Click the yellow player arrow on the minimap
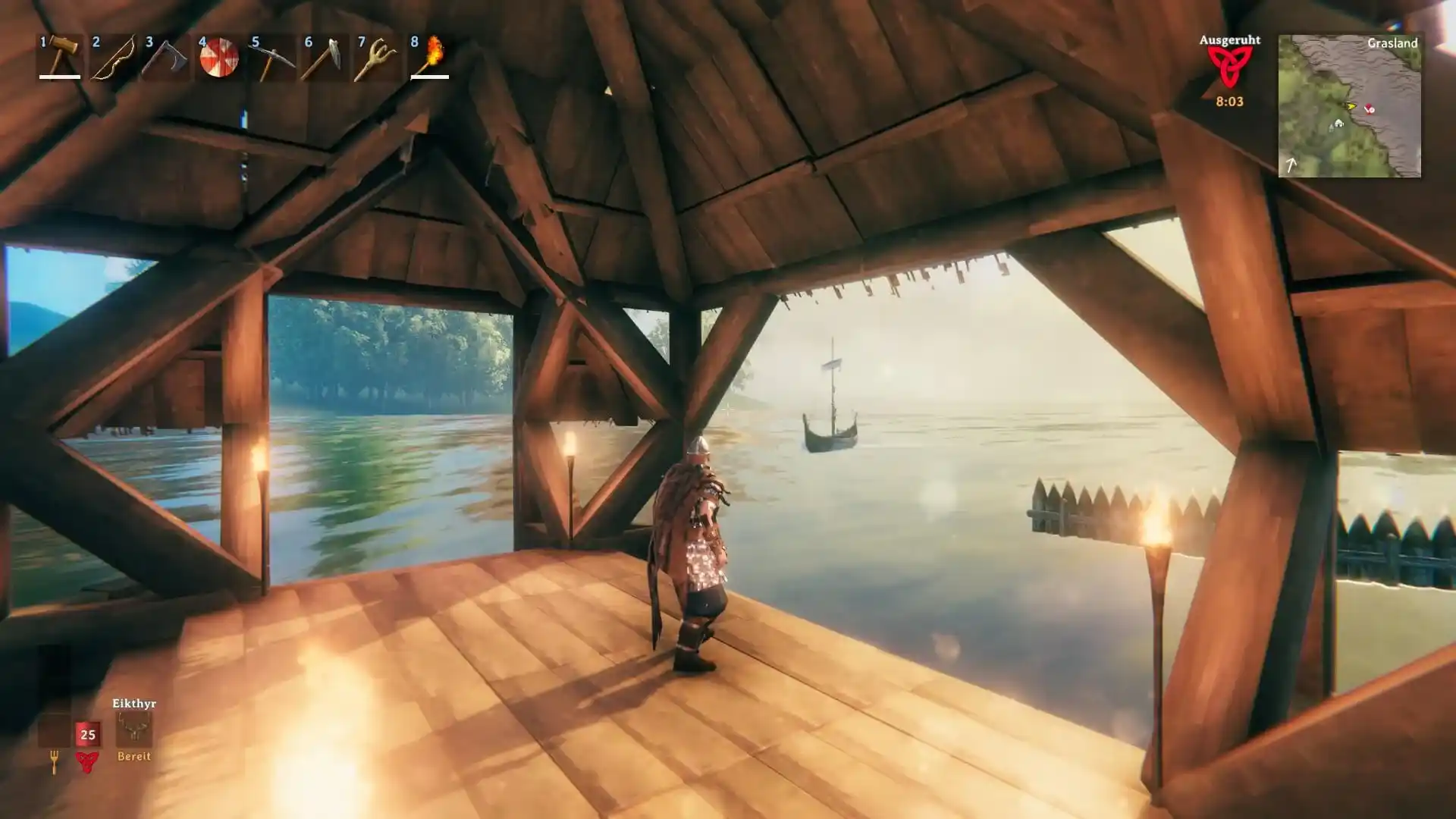1456x819 pixels. coord(1351,106)
